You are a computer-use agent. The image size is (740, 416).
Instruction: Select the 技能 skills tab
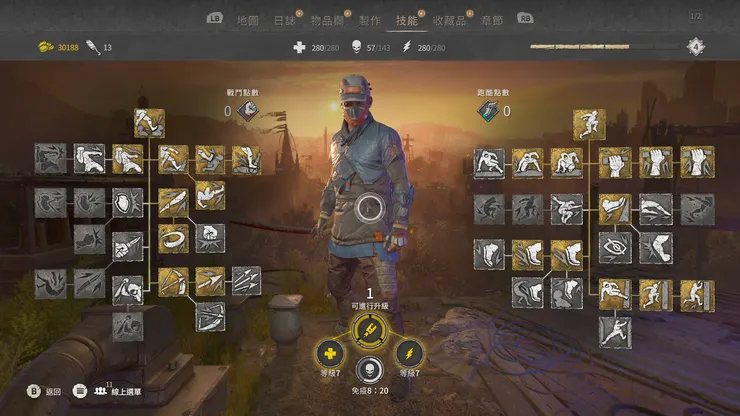[406, 20]
